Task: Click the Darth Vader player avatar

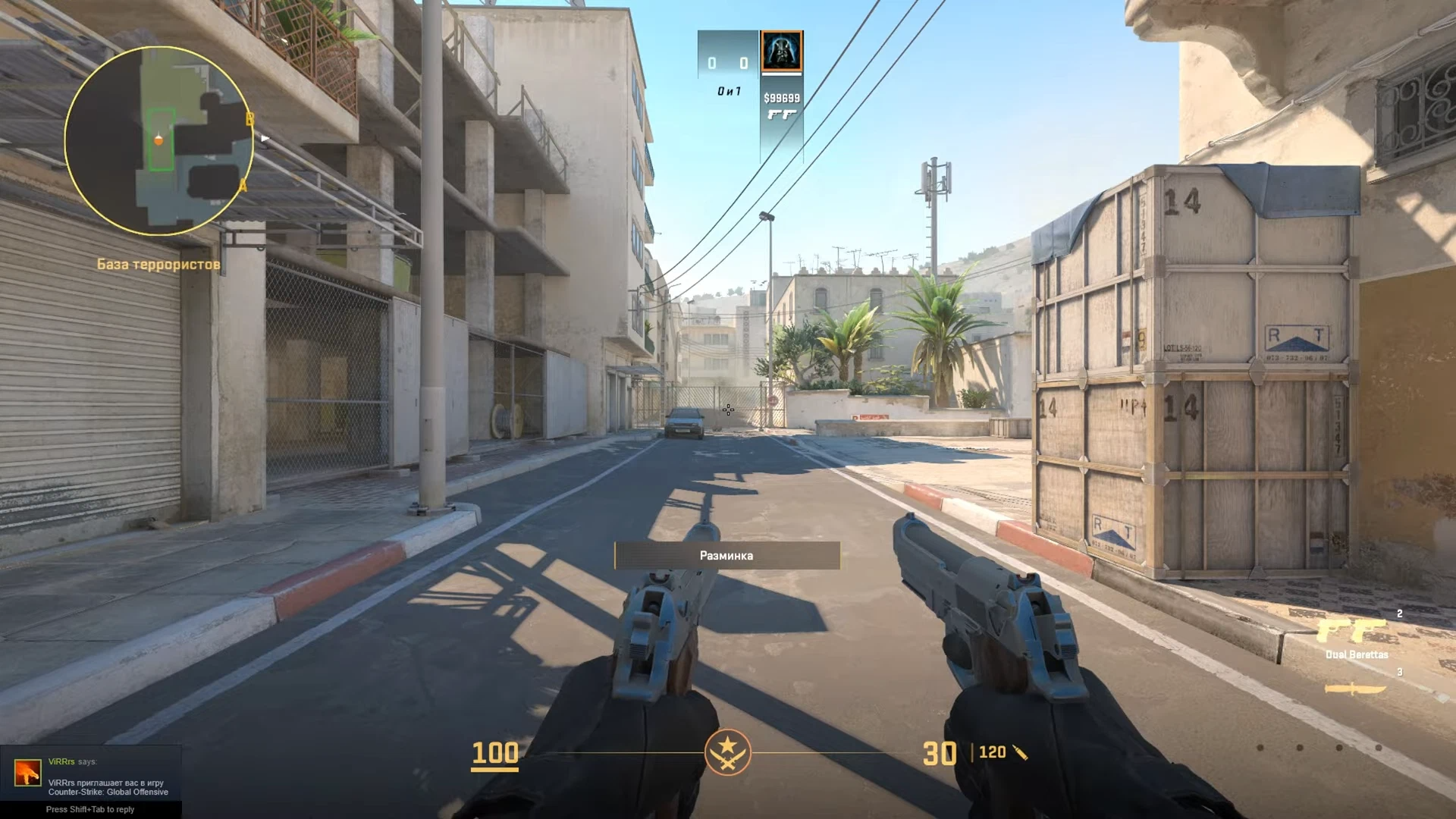Action: tap(781, 52)
